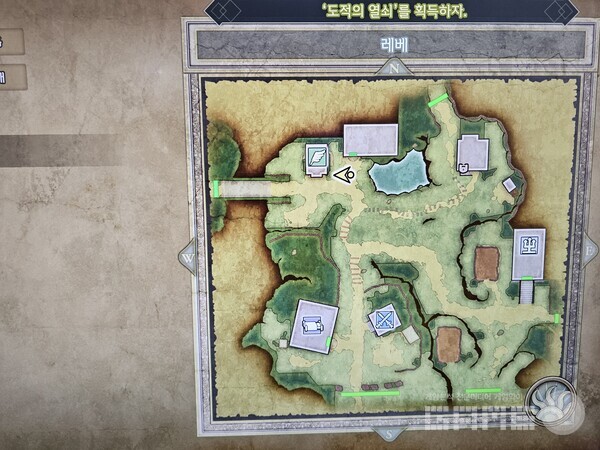Click the north compass marker

point(395,68)
